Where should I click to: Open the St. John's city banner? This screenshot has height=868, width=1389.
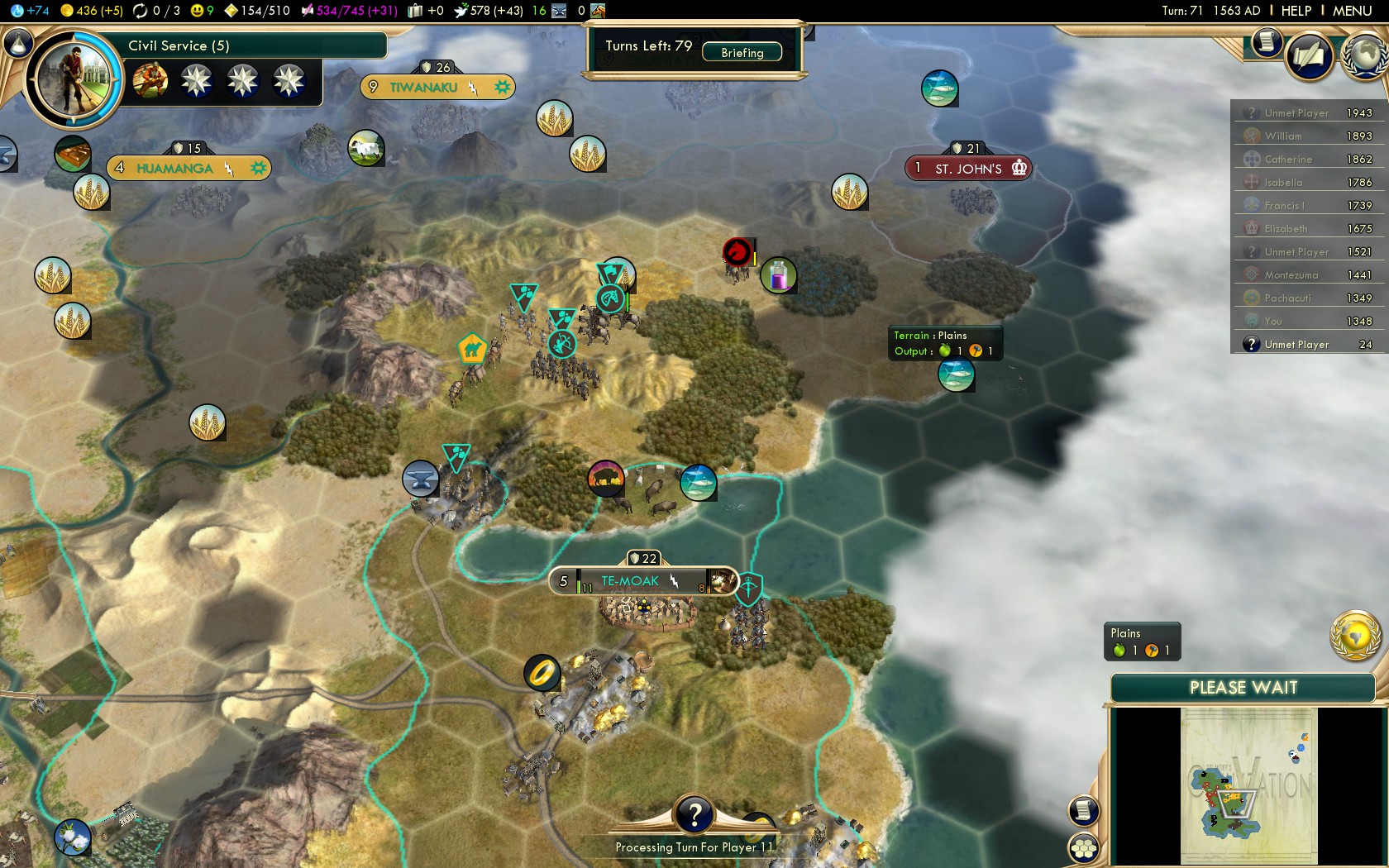(x=968, y=168)
